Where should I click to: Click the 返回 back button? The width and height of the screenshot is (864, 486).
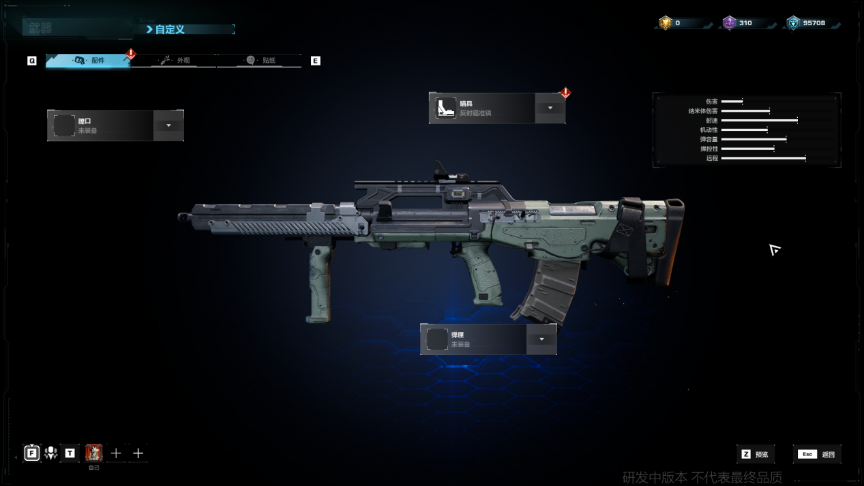[x=817, y=454]
